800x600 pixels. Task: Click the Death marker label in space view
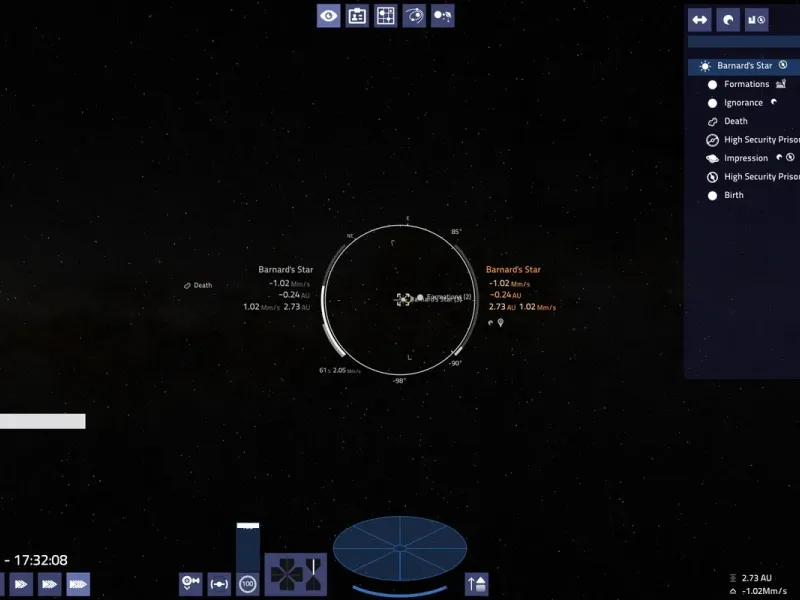[x=198, y=285]
